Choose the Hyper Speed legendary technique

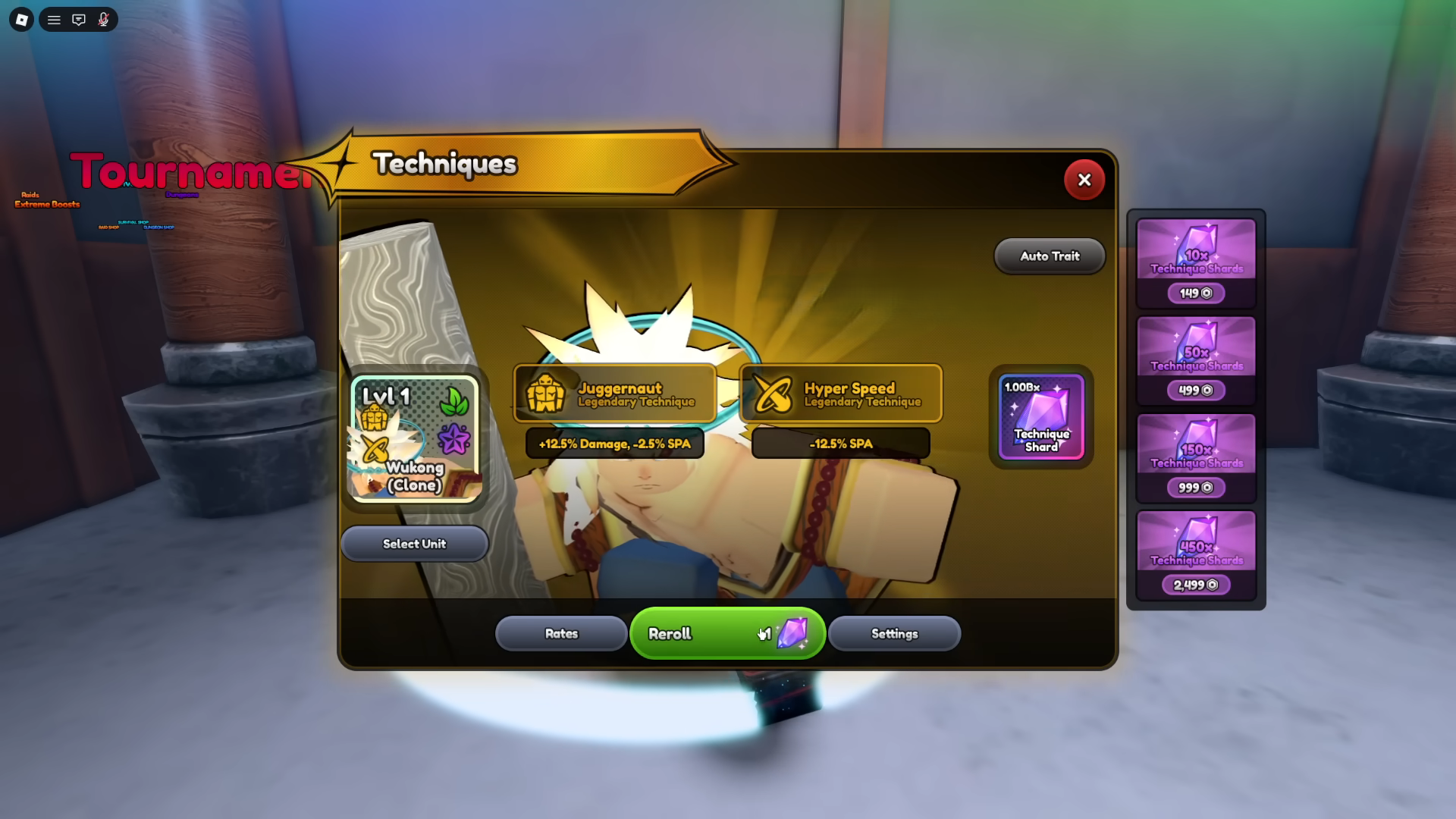[x=841, y=394]
